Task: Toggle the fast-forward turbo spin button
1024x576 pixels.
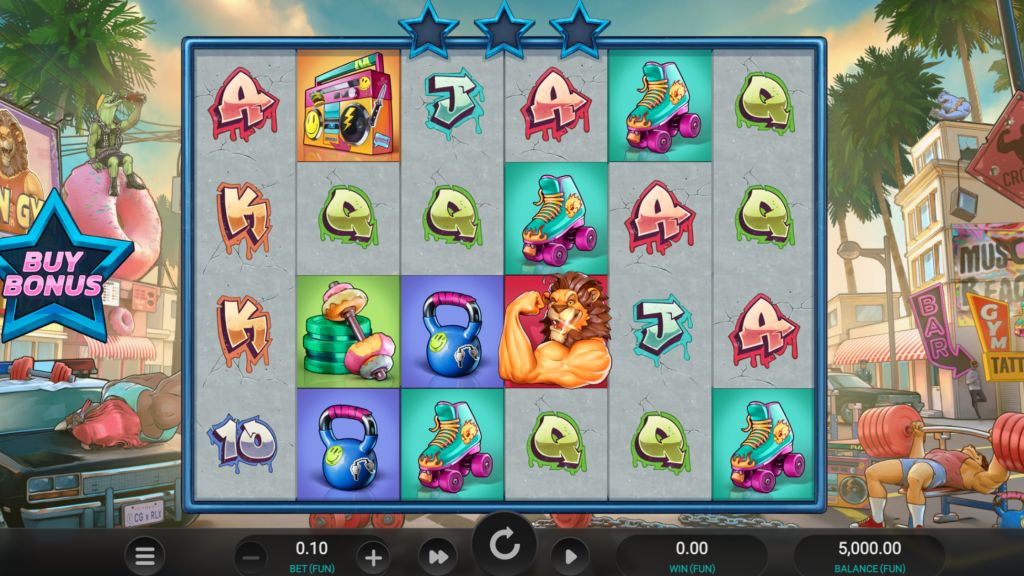Action: point(438,556)
